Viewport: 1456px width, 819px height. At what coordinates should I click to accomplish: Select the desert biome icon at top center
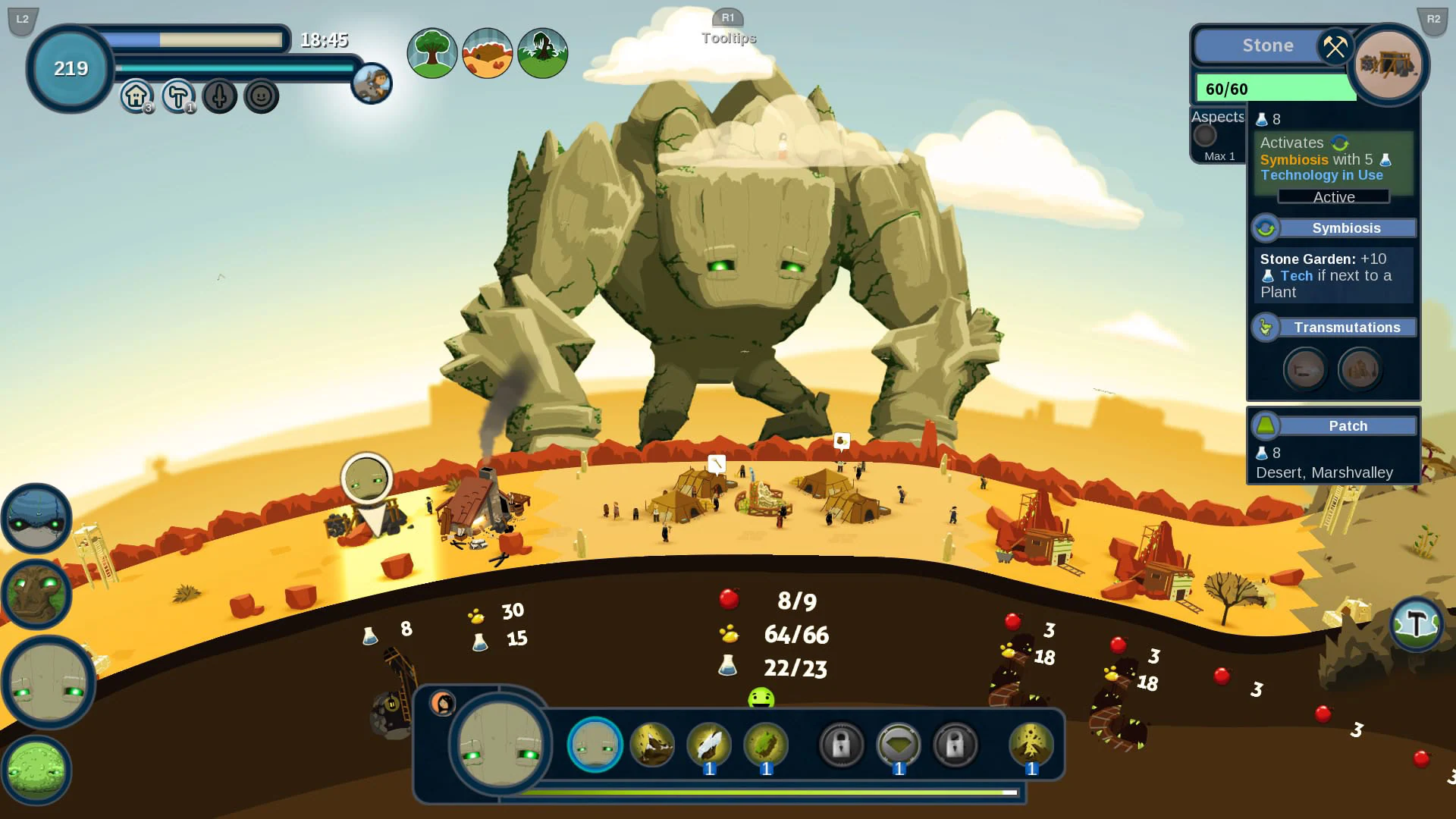(486, 52)
